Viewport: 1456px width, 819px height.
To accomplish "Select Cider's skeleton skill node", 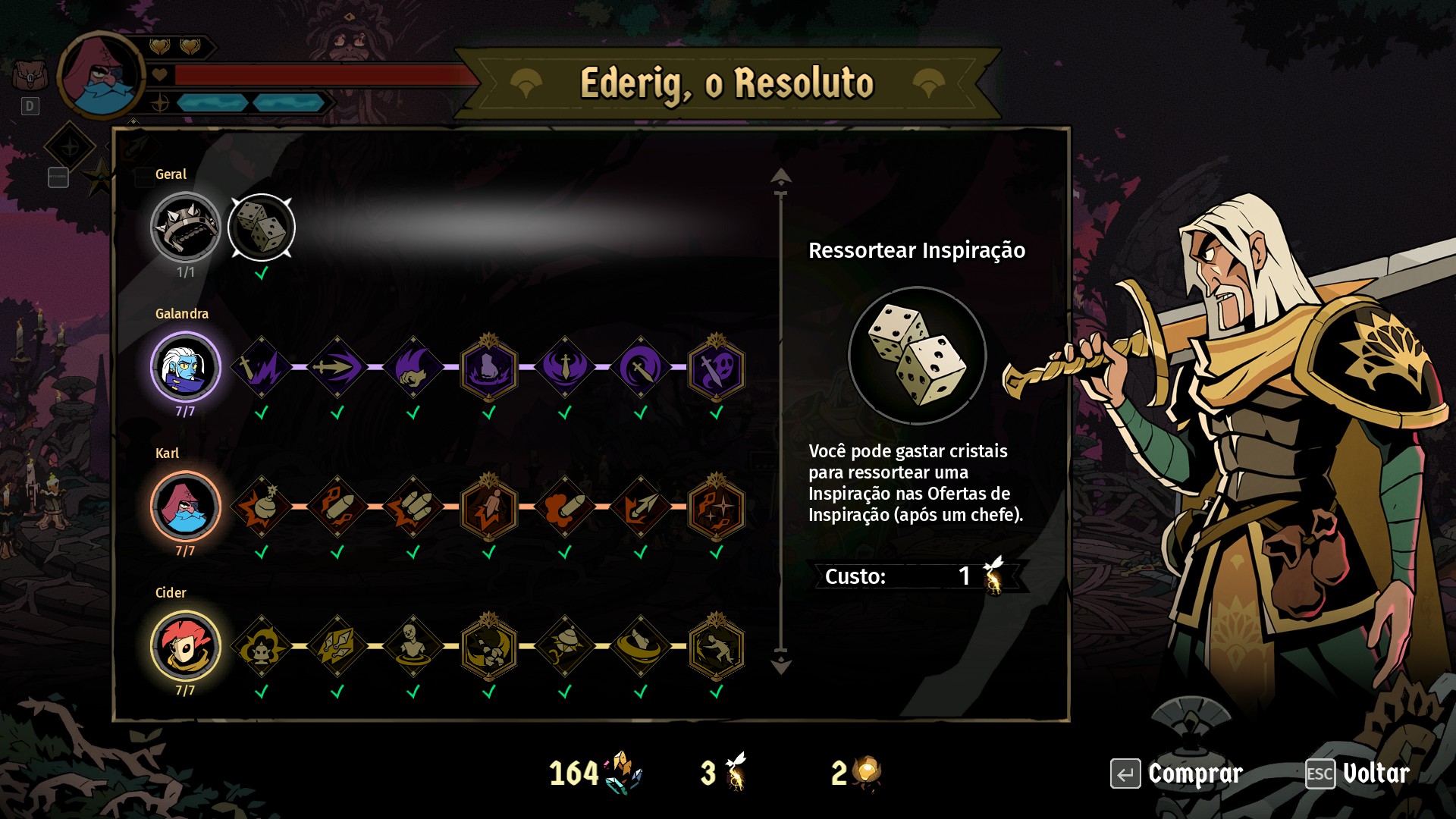I will (x=413, y=646).
